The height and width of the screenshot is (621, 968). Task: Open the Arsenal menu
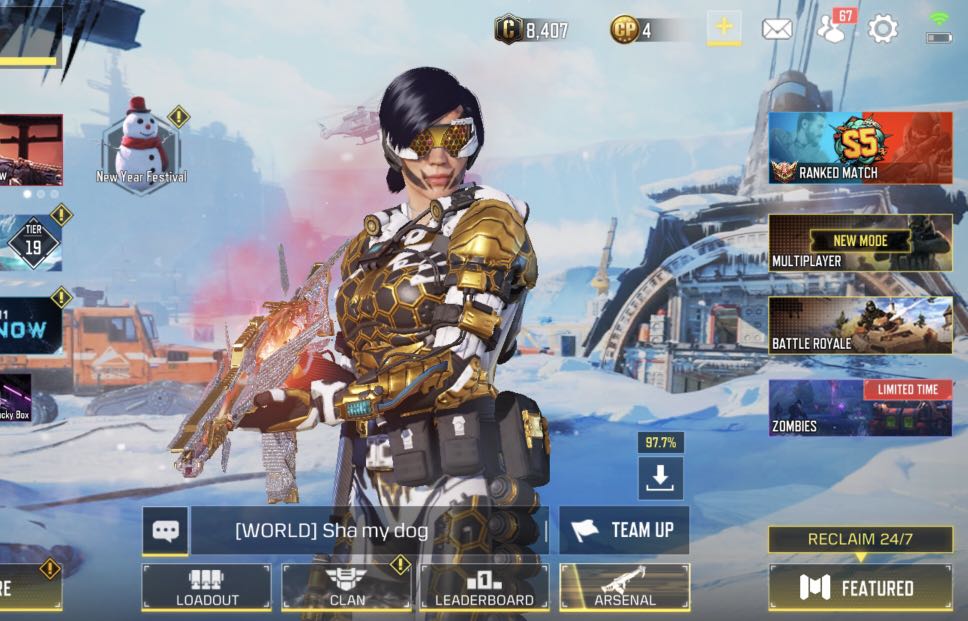[624, 587]
